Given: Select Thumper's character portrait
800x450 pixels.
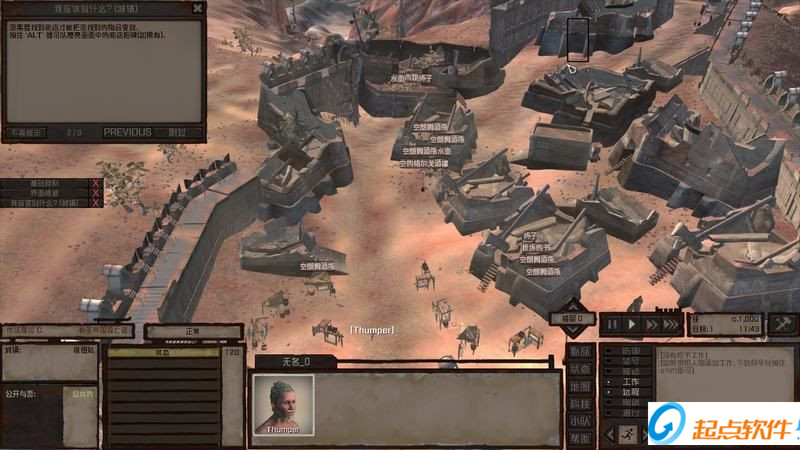Looking at the screenshot, I should 283,402.
